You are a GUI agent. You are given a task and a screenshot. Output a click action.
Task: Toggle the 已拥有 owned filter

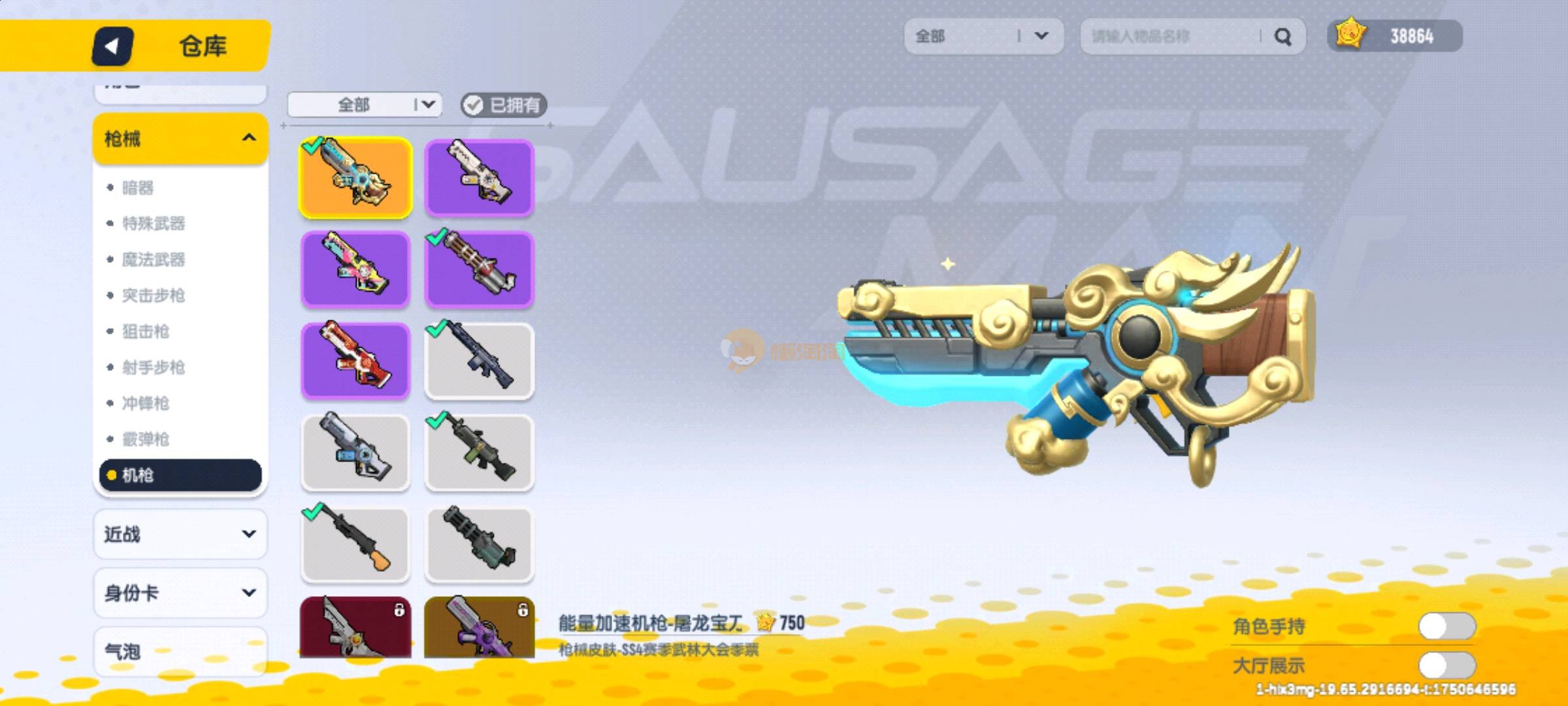click(503, 105)
